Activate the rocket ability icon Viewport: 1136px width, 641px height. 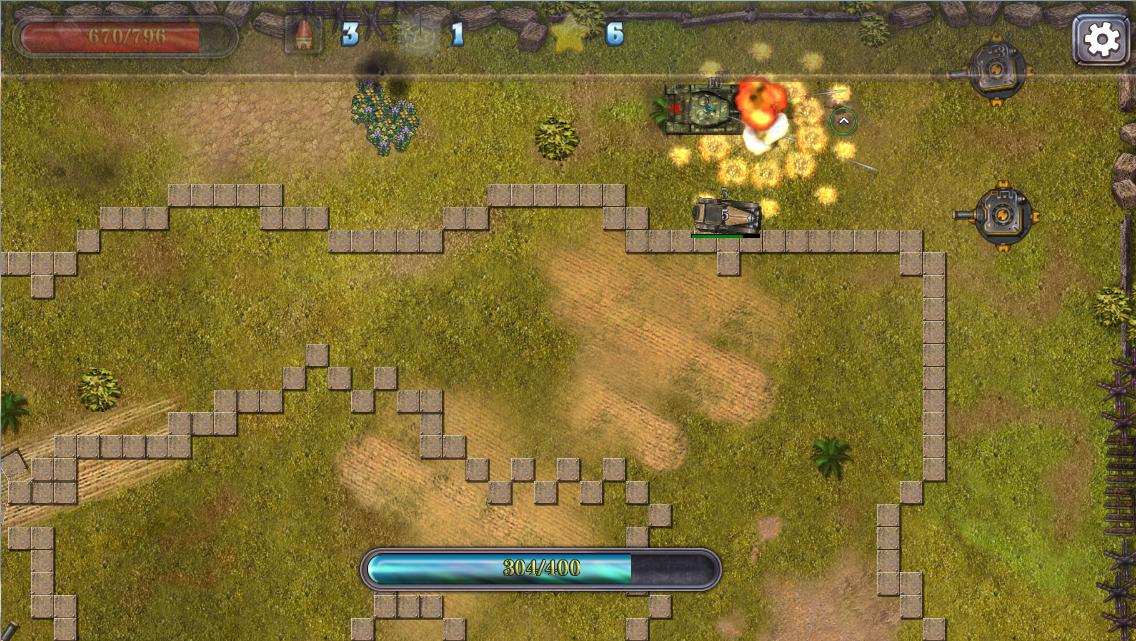click(303, 35)
